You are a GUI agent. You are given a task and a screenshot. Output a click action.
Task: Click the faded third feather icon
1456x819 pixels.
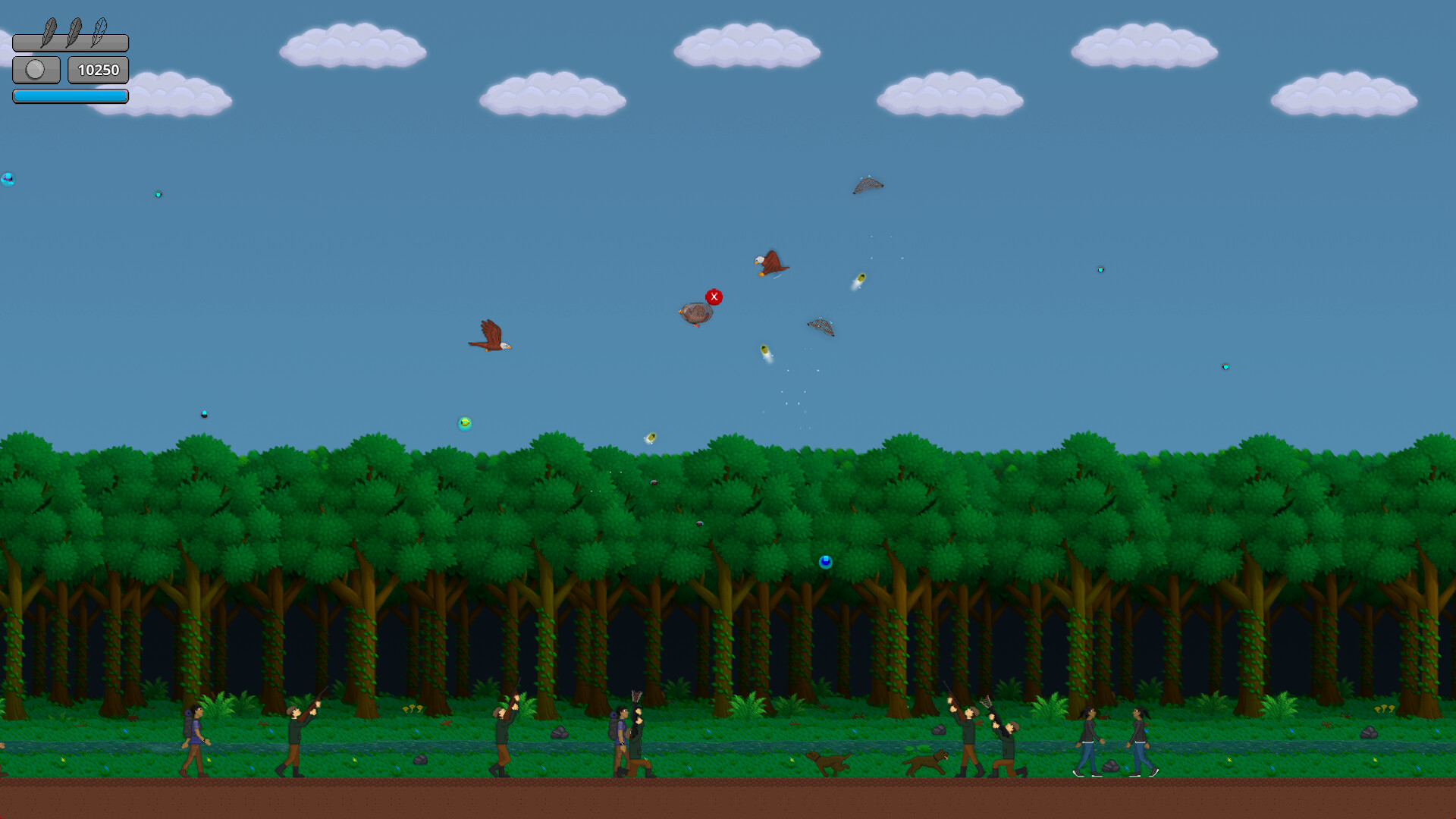click(x=99, y=30)
